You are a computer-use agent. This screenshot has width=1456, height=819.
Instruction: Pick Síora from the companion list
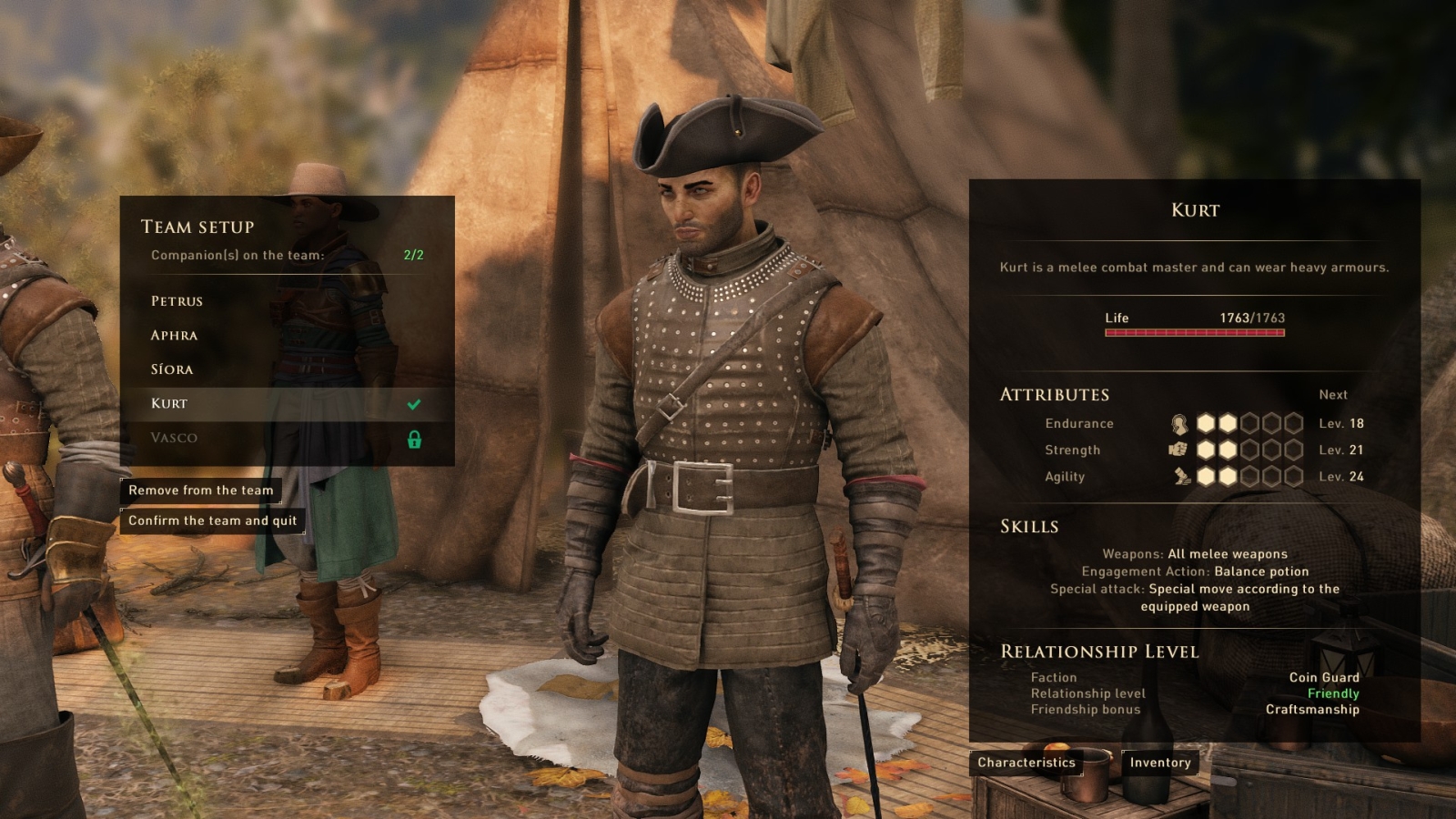pyautogui.click(x=172, y=369)
